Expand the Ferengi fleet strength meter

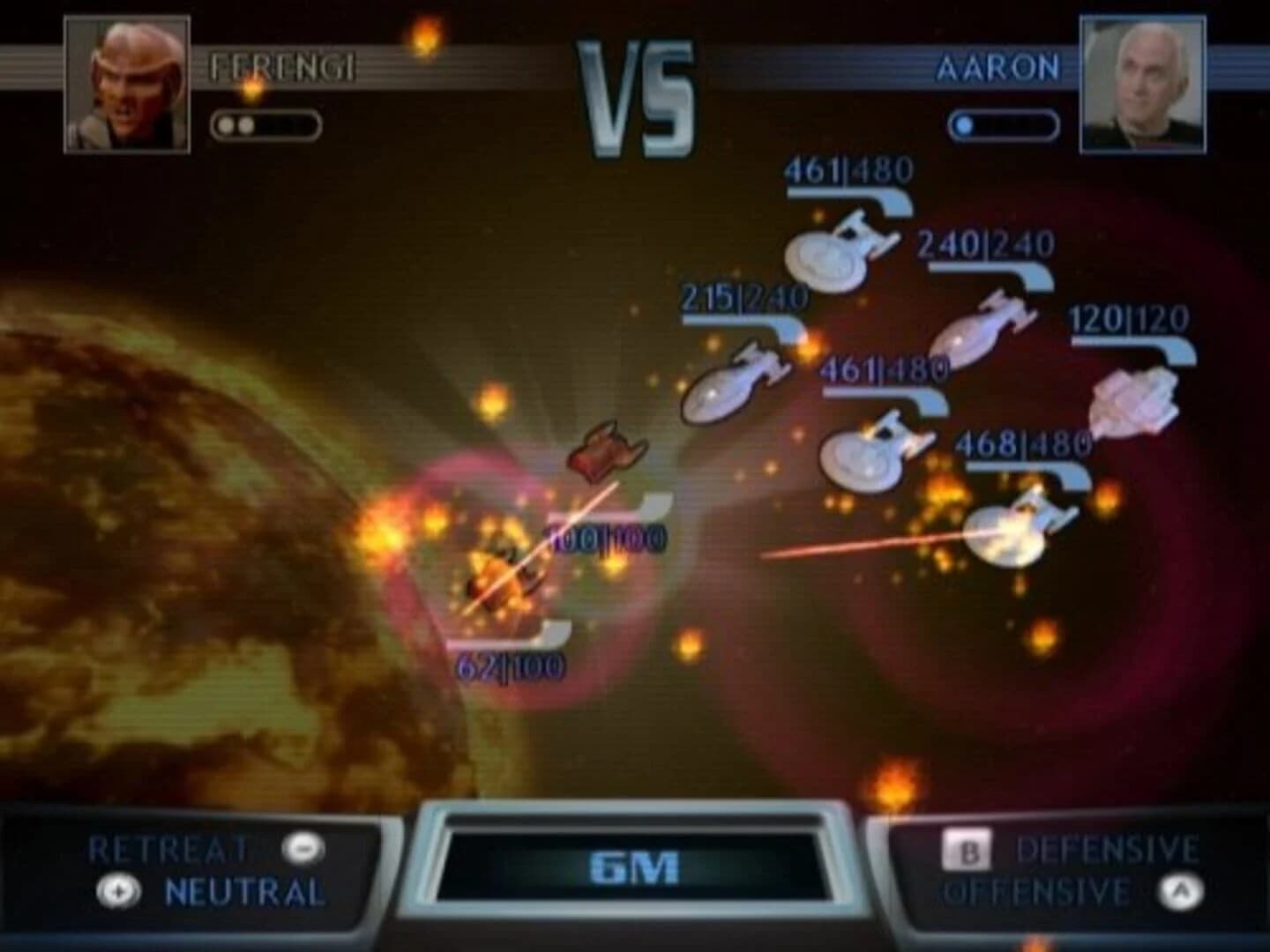click(265, 125)
